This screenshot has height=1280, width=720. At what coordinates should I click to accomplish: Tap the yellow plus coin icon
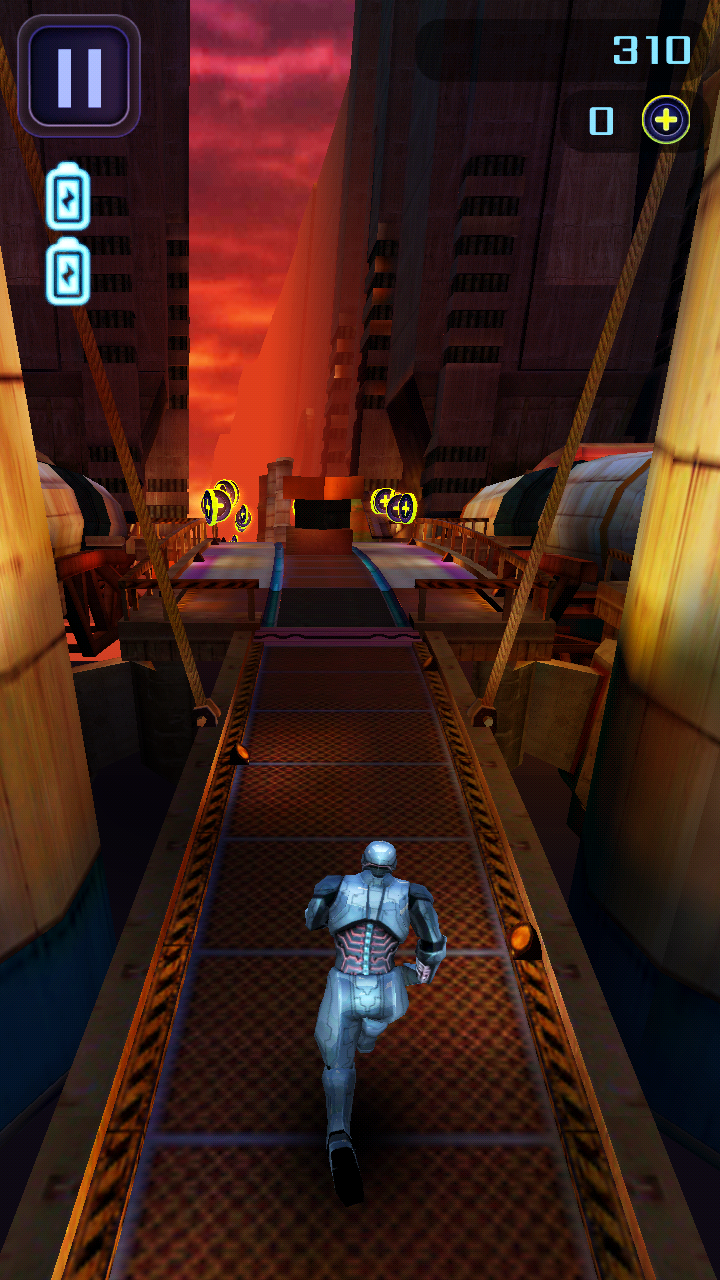[666, 121]
